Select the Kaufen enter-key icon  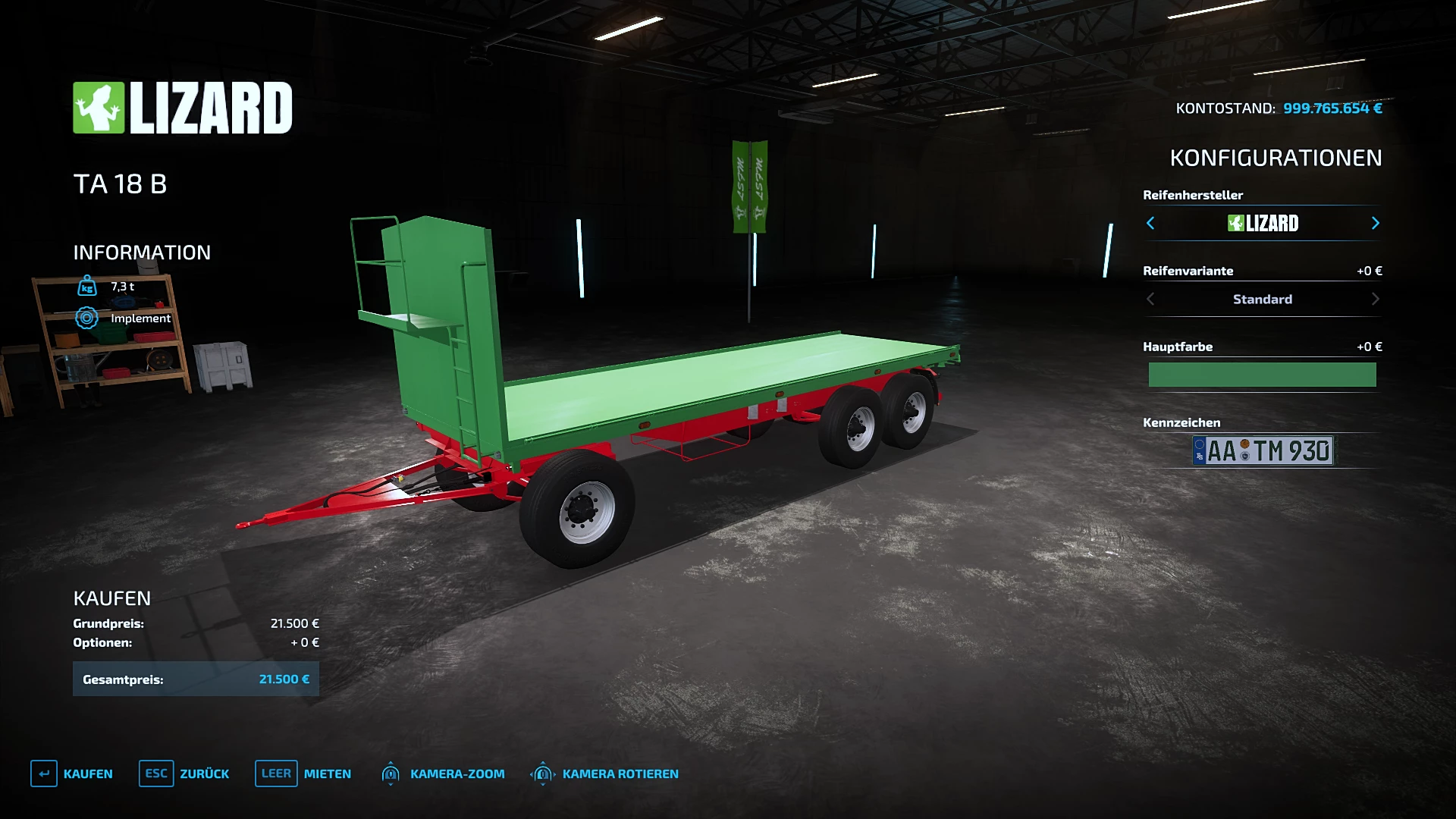click(43, 773)
